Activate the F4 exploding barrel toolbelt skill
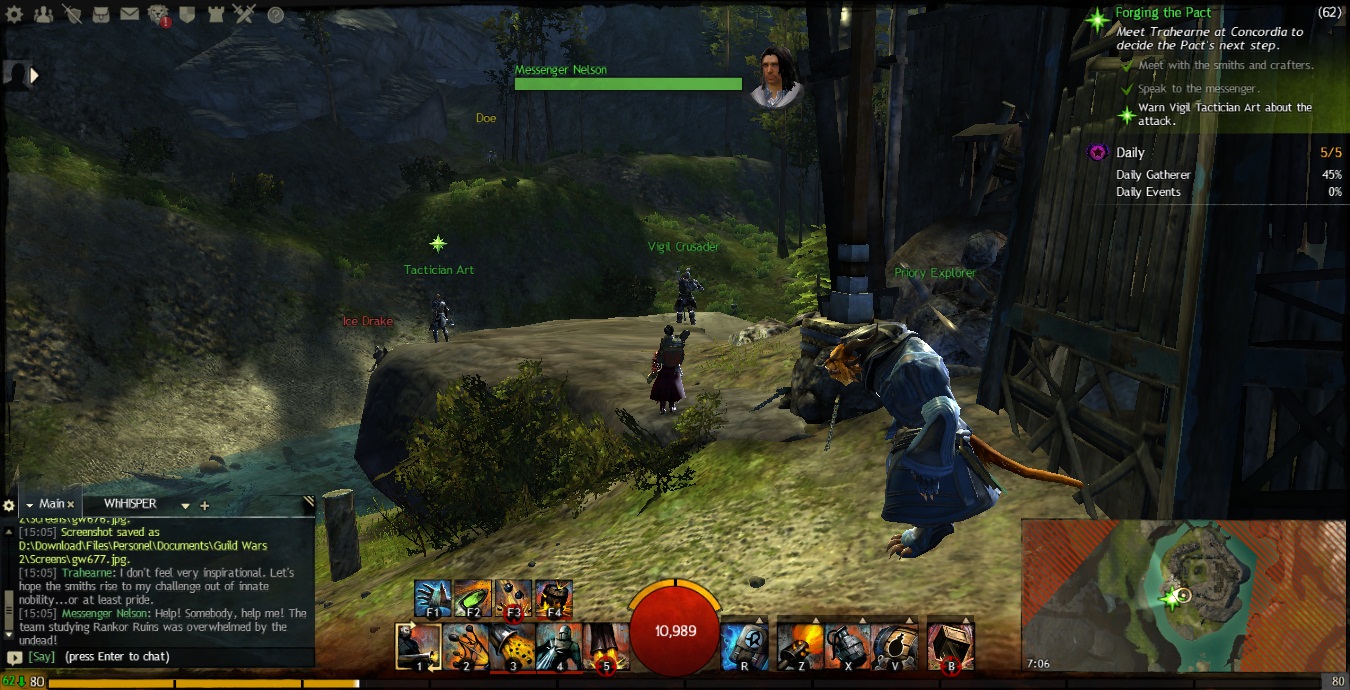Viewport: 1350px width, 690px height. click(x=553, y=598)
